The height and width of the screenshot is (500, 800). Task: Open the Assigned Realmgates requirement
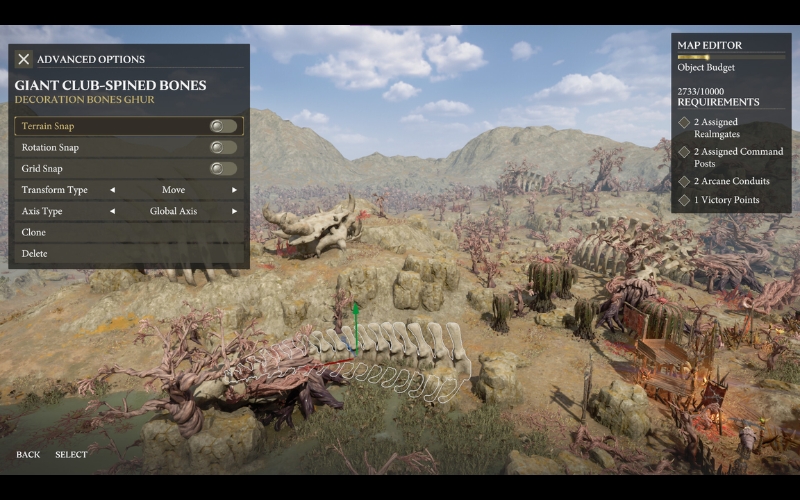[730, 127]
